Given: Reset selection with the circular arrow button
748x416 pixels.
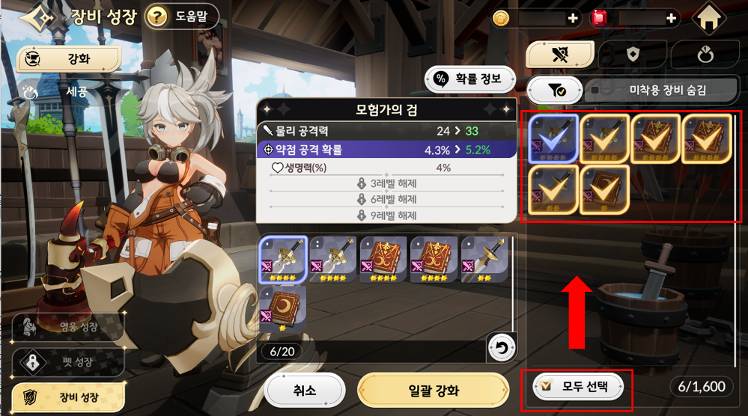Looking at the screenshot, I should [502, 347].
